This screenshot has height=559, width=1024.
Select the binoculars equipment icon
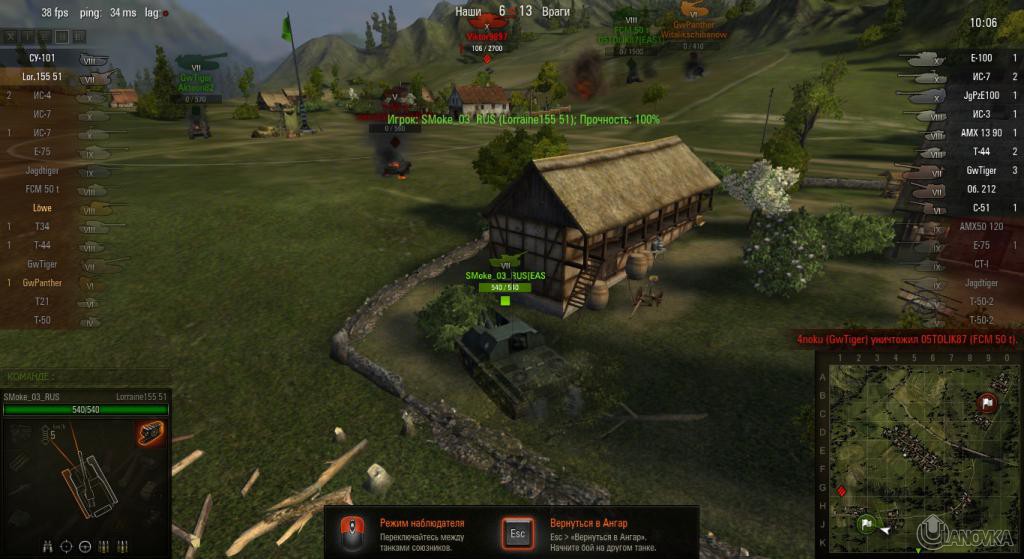coord(48,546)
